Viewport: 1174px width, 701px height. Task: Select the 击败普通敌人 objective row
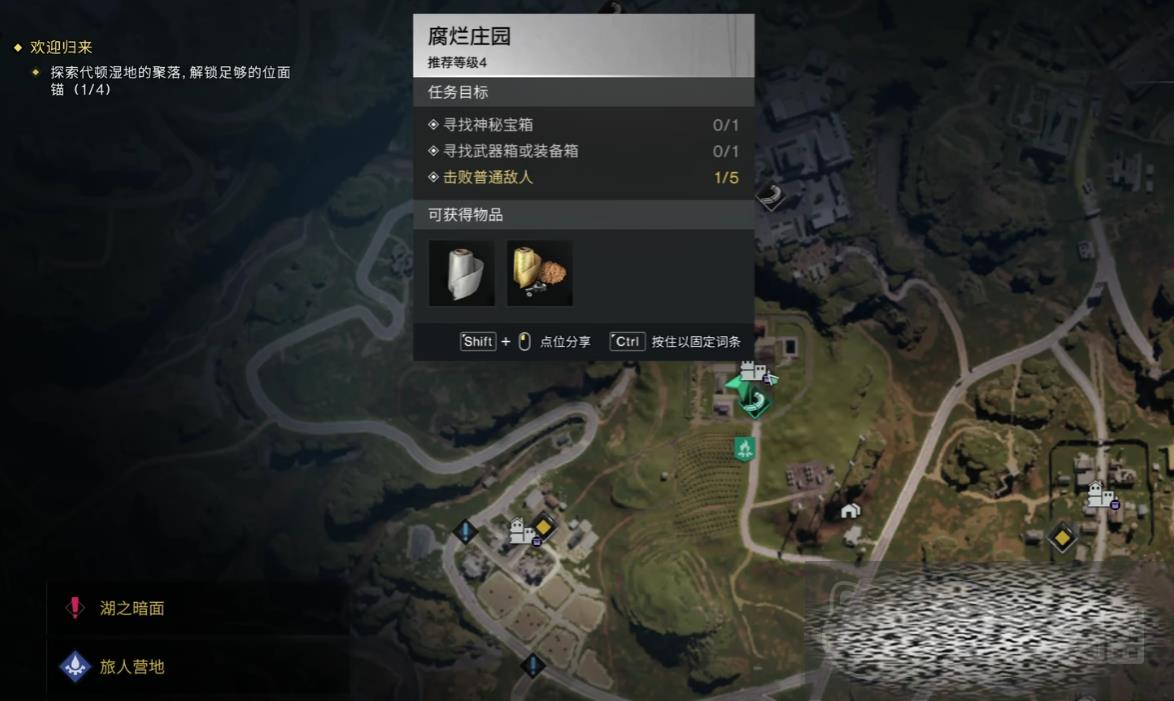coord(583,177)
